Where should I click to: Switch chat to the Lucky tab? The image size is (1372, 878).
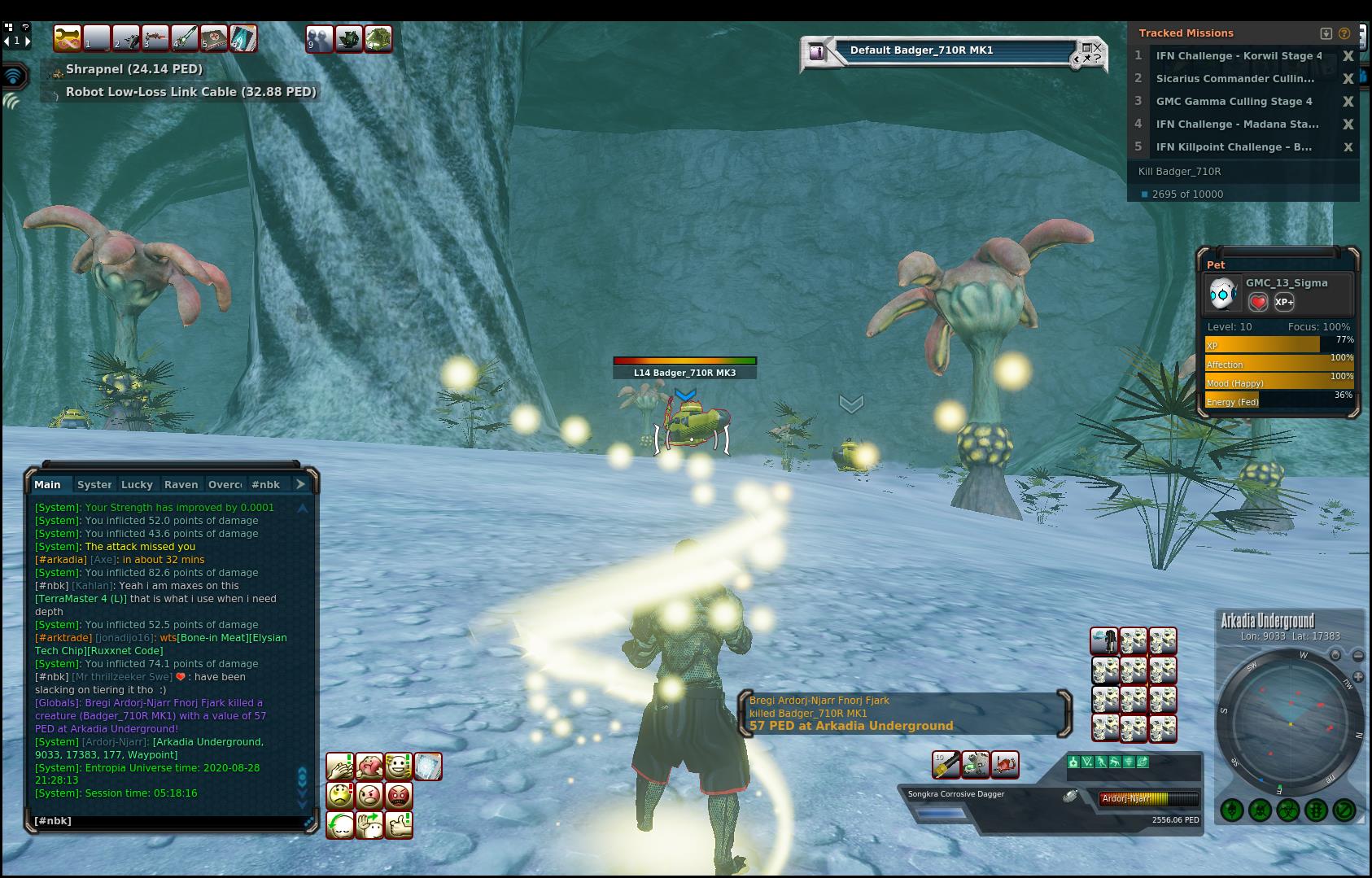point(137,484)
